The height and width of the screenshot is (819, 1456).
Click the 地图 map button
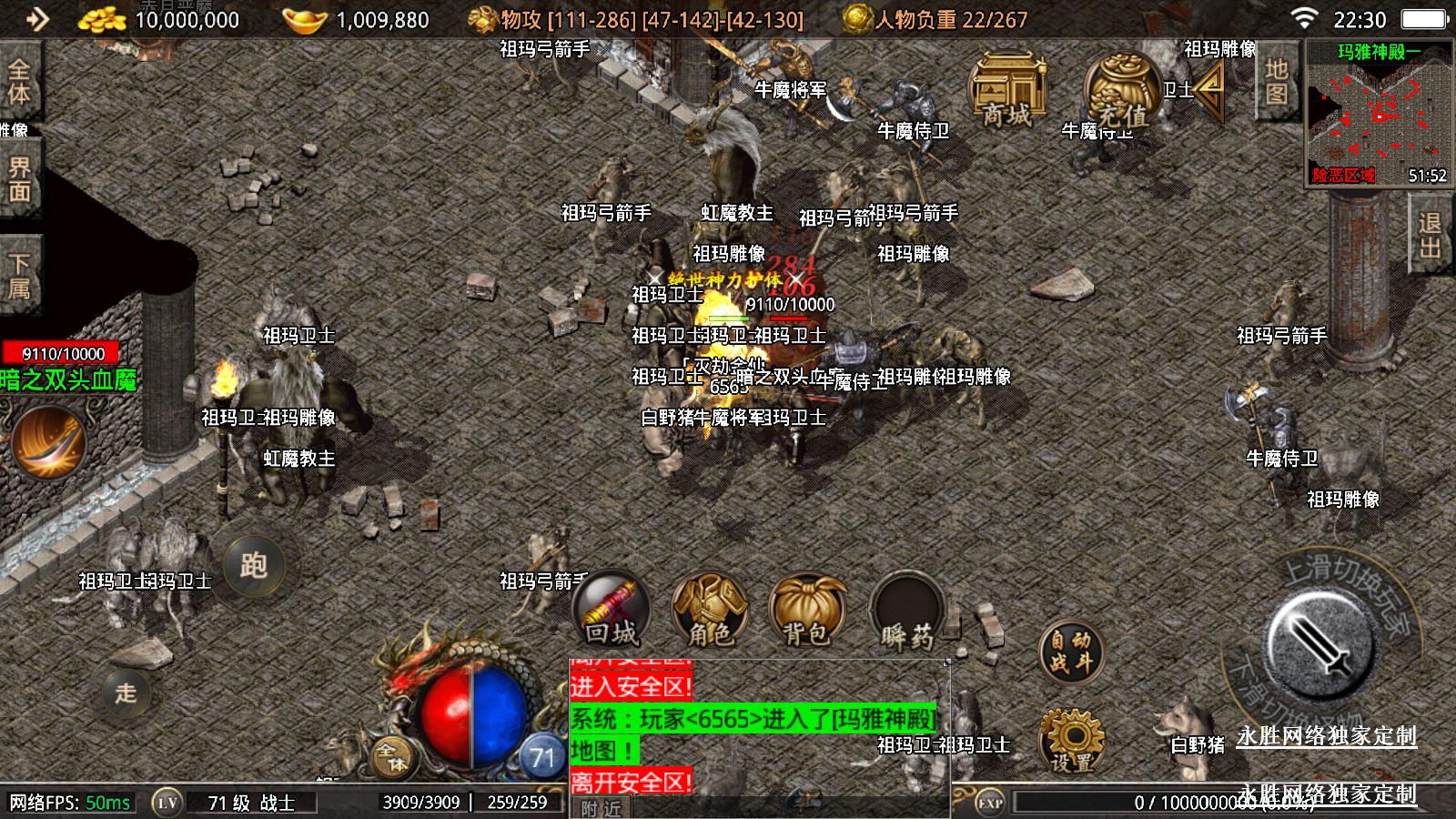(x=1276, y=82)
